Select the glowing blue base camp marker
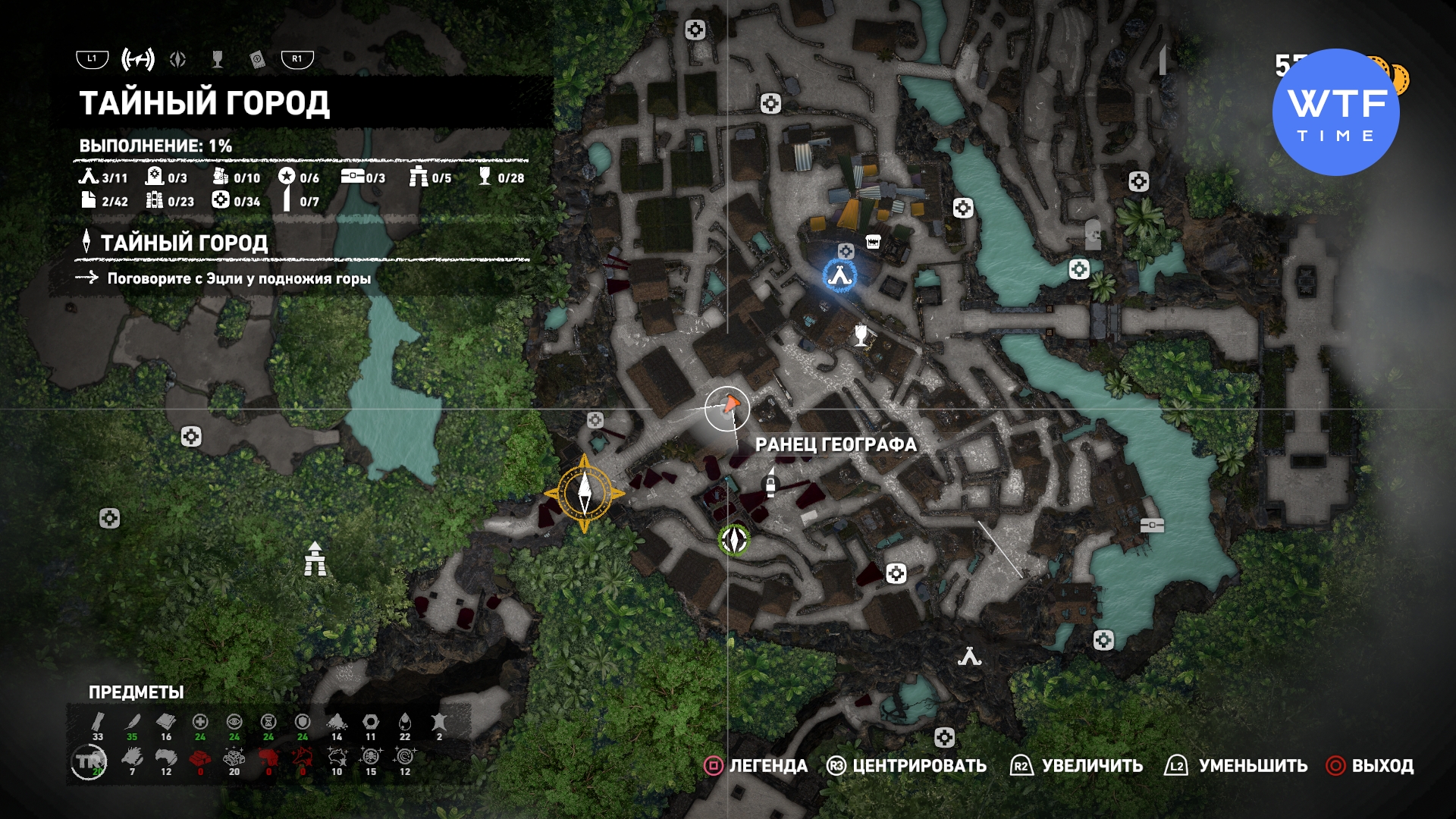 (x=839, y=275)
